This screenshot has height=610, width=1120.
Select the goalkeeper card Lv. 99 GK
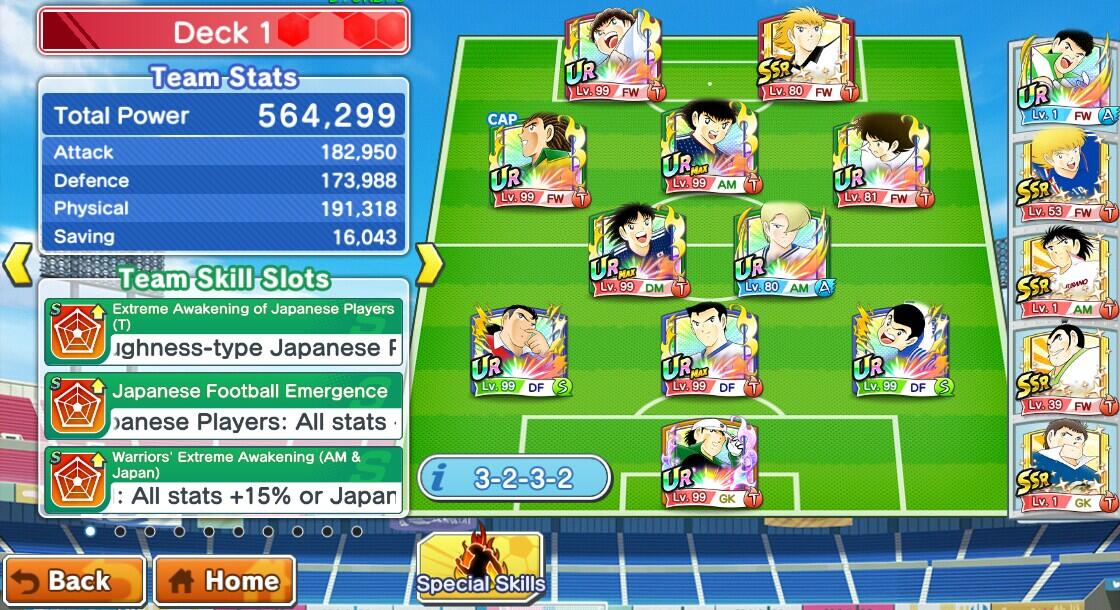click(x=711, y=462)
